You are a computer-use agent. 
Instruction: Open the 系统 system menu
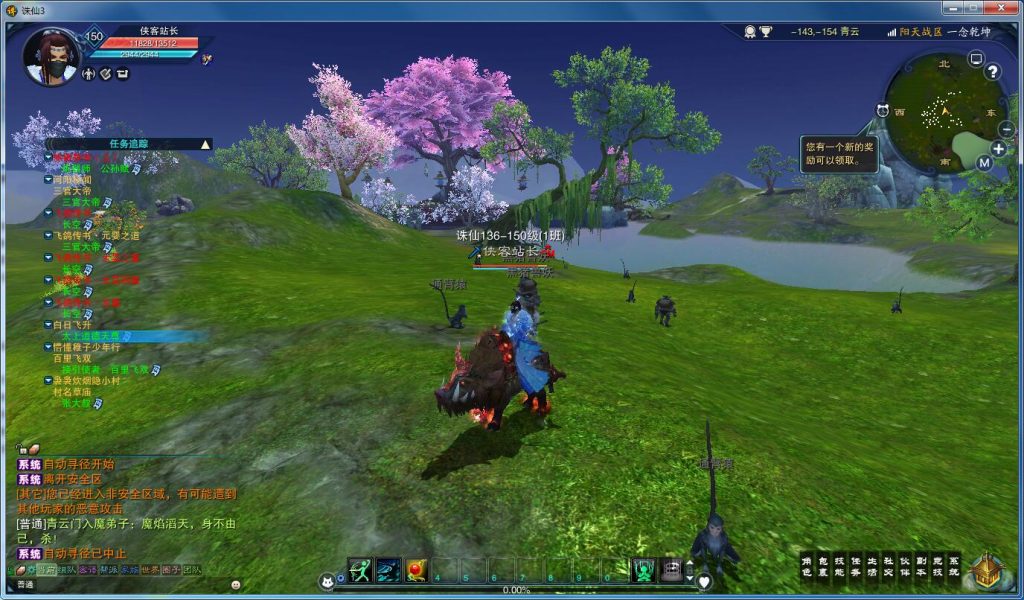[x=953, y=567]
